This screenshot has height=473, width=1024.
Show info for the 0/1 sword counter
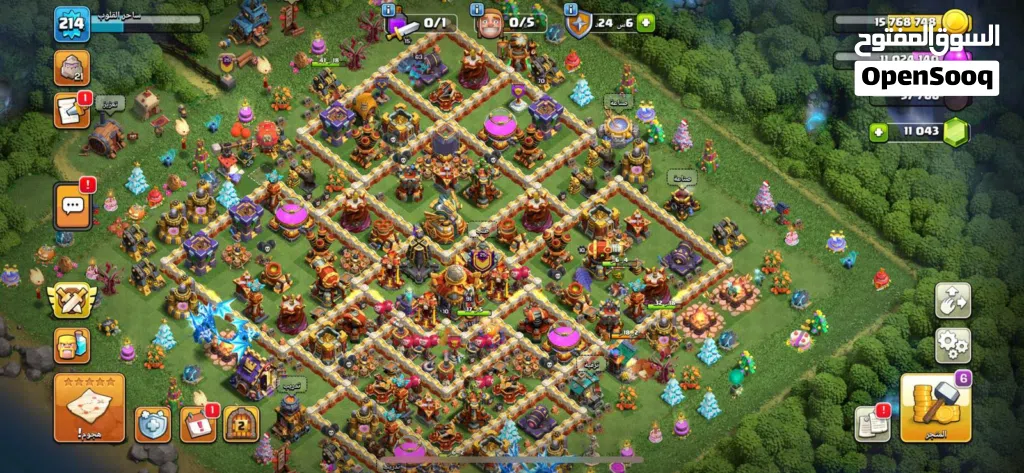click(387, 8)
